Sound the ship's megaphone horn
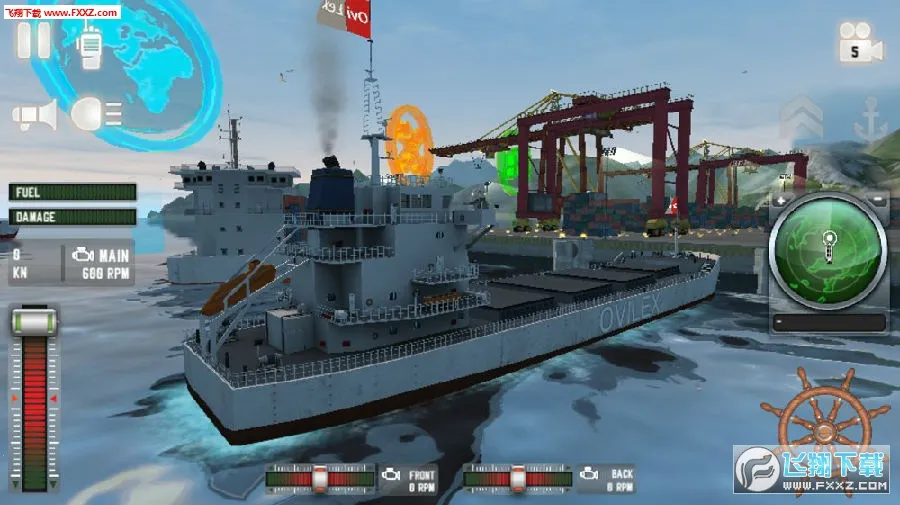 (x=35, y=114)
